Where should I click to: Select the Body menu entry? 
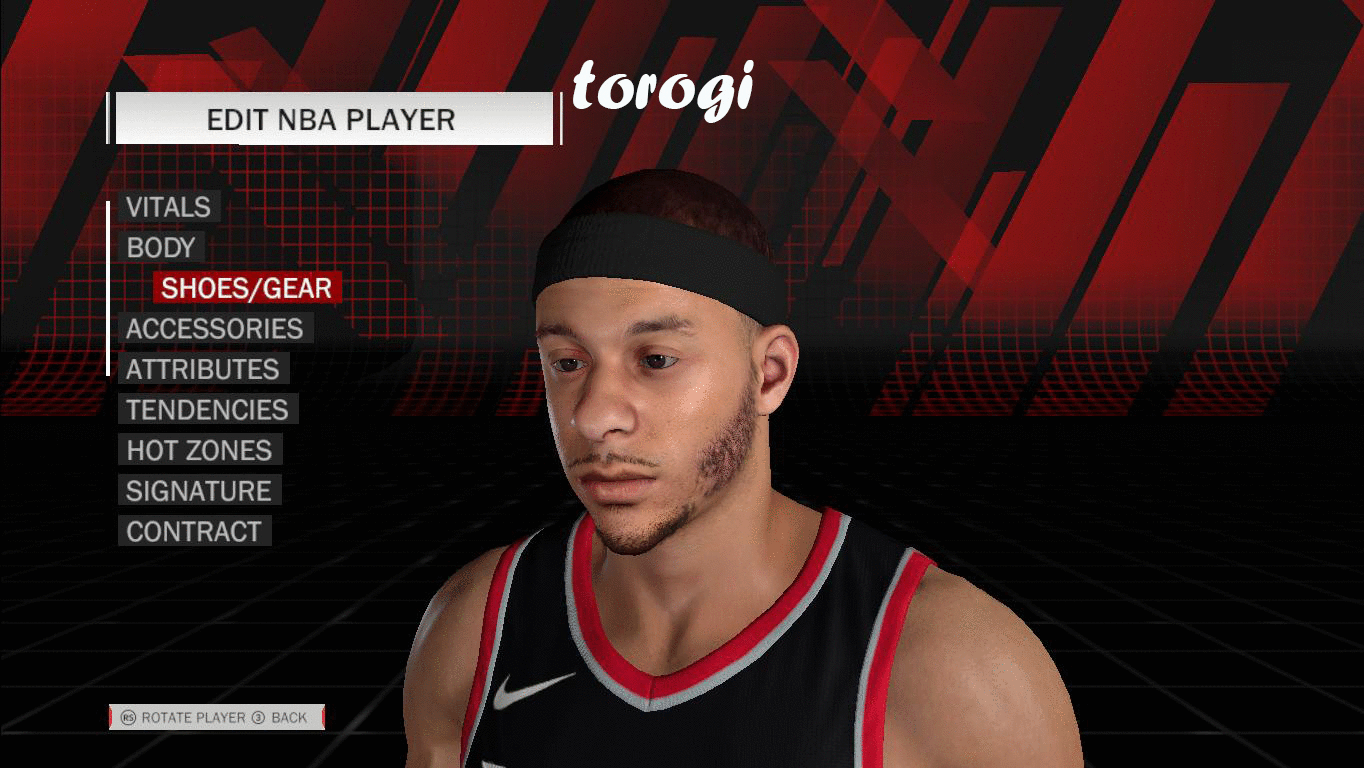click(160, 248)
